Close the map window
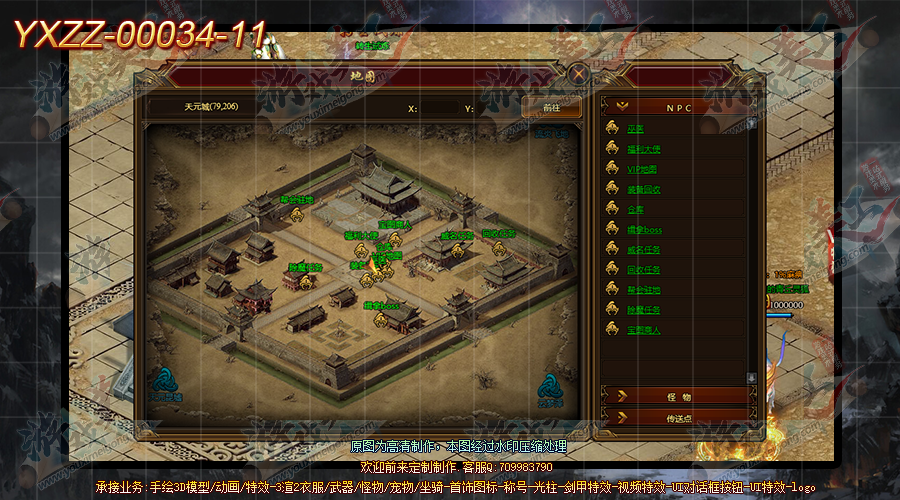 [578, 73]
